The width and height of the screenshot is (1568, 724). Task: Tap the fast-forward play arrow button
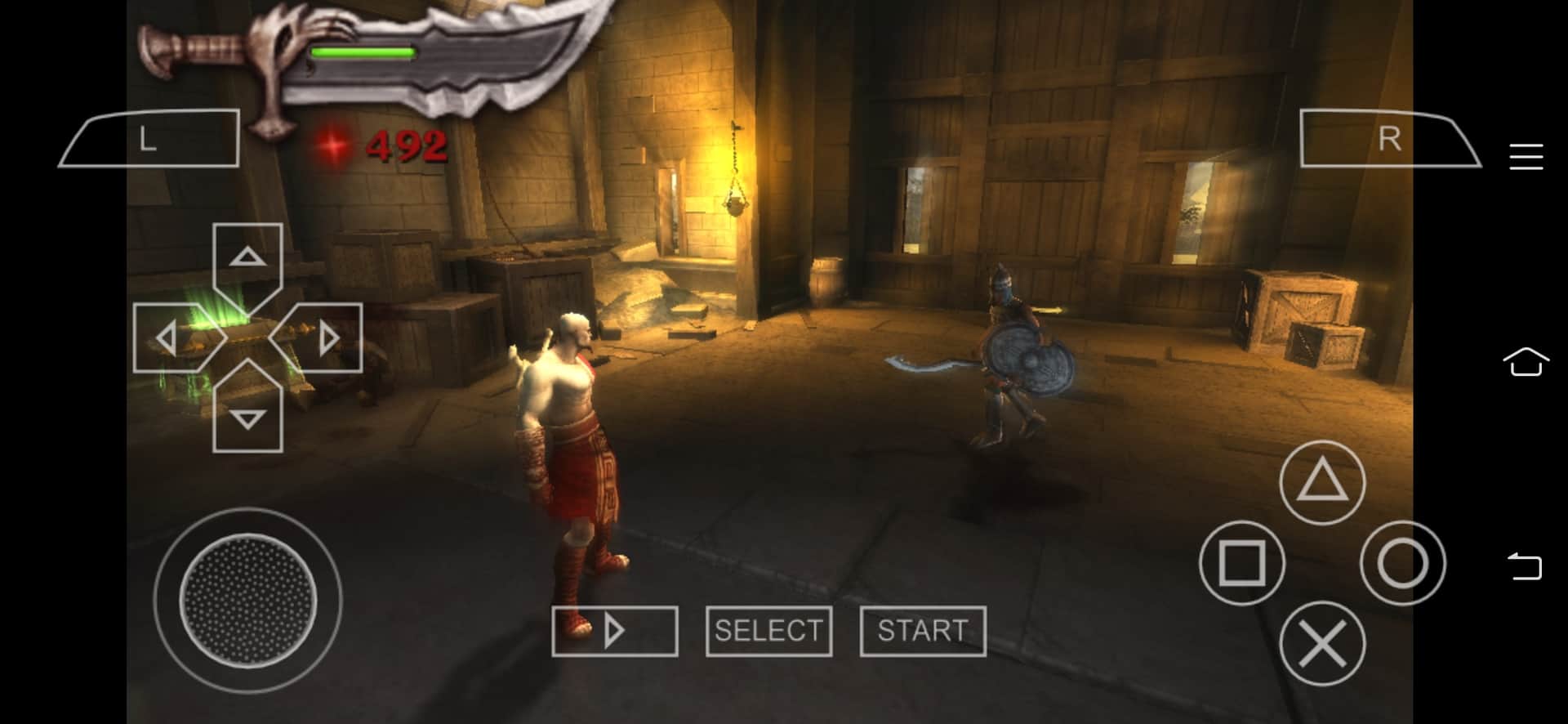tap(614, 631)
